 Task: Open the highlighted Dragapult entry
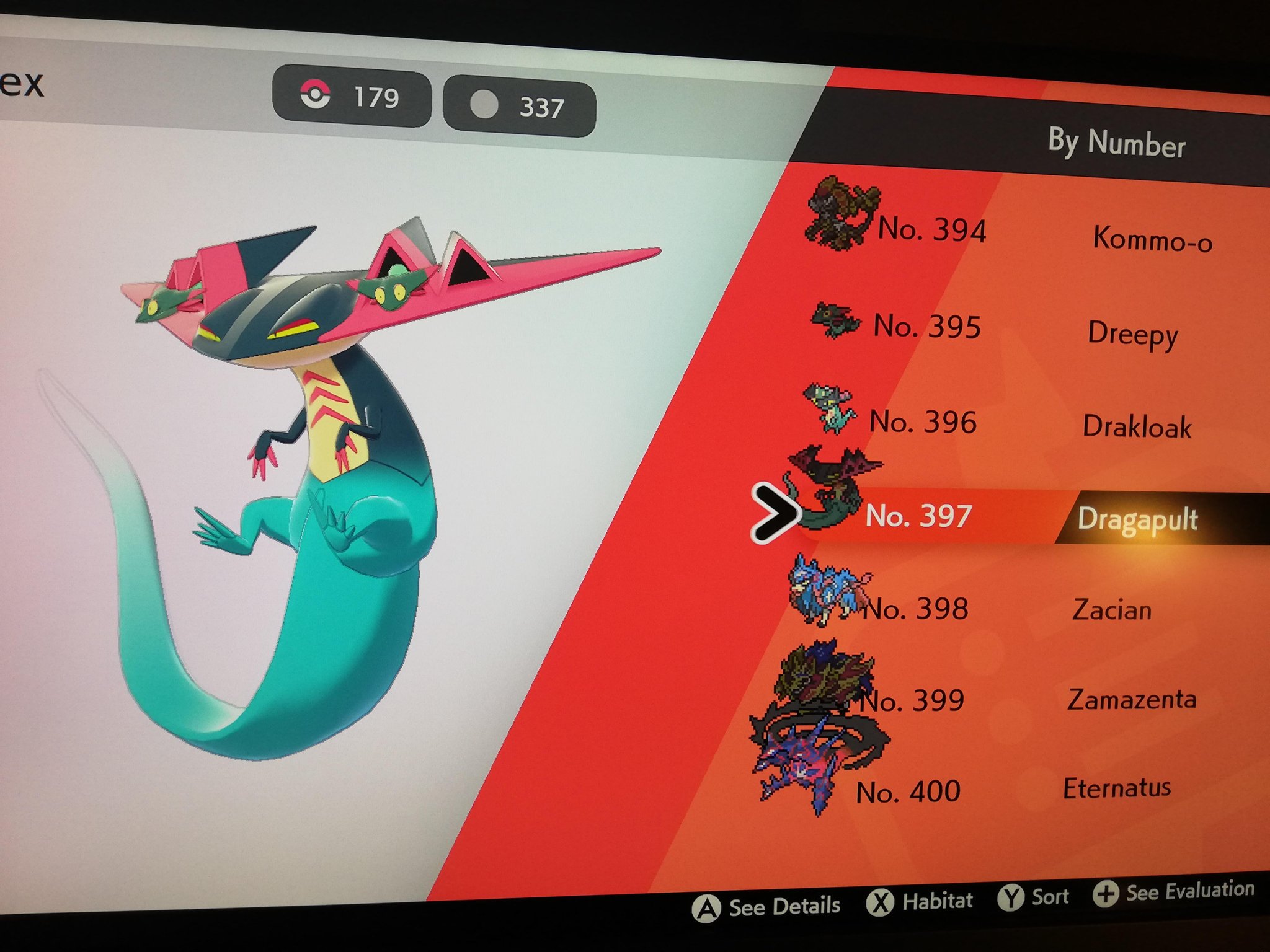[x=1137, y=519]
